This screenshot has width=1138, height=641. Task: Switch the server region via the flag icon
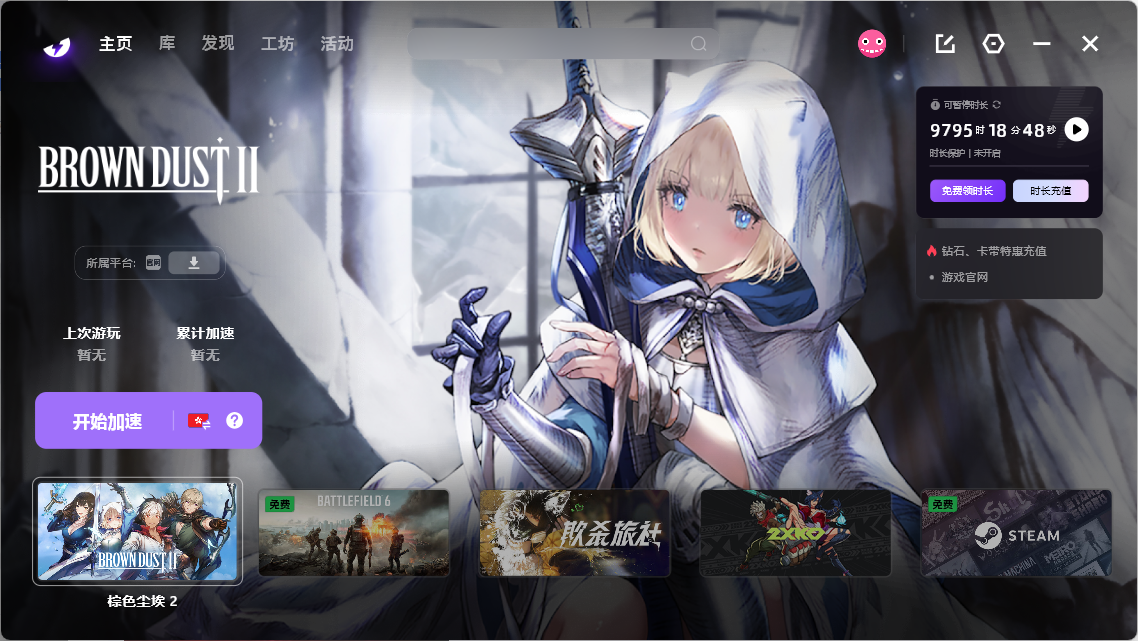(199, 421)
